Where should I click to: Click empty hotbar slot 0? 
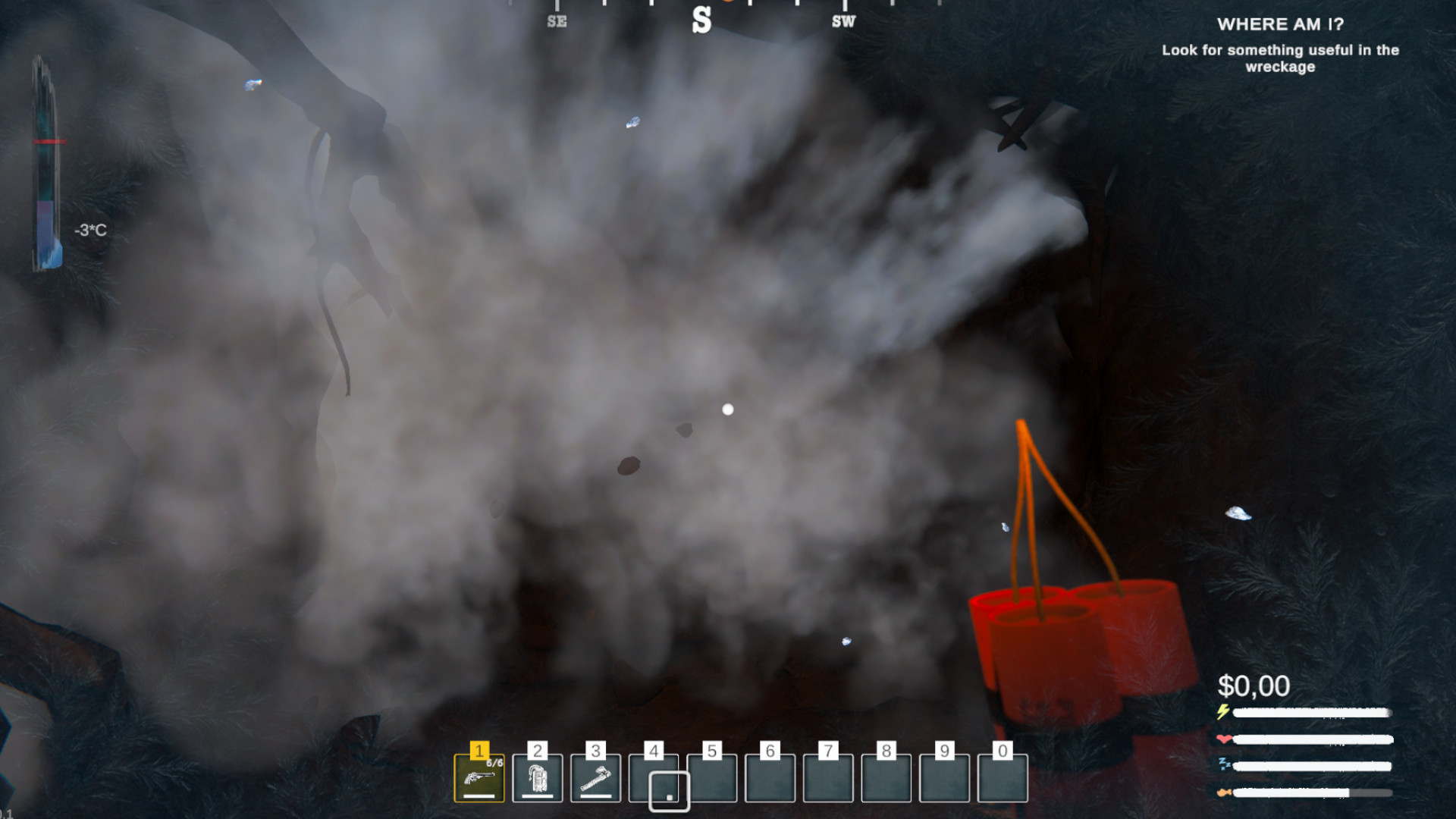1003,778
